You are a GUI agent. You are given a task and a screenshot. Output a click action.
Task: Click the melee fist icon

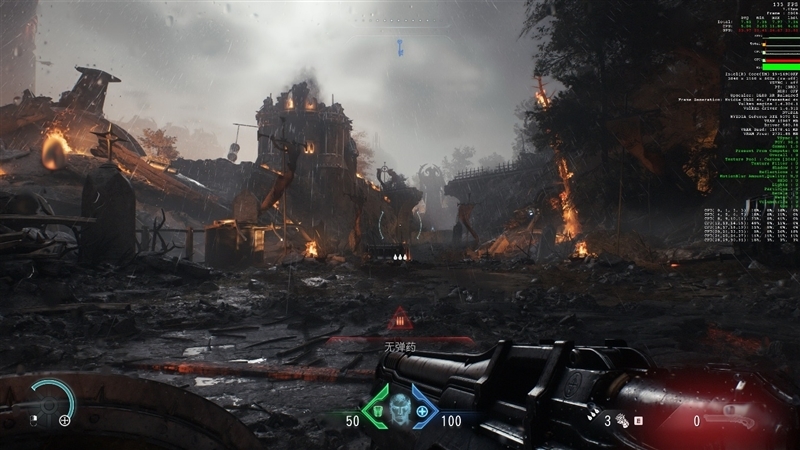click(620, 421)
